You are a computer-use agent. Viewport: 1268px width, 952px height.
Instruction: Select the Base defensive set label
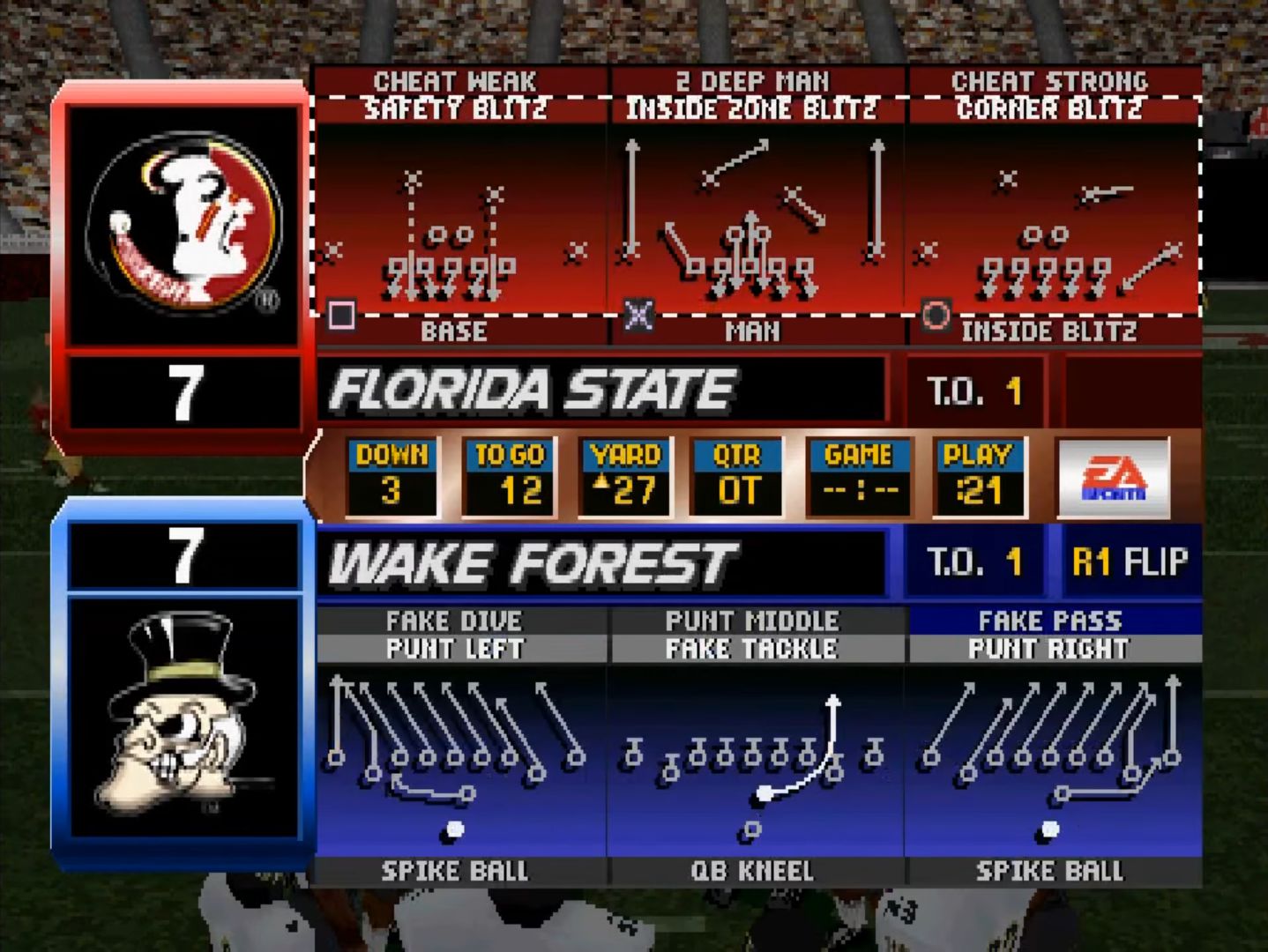[x=454, y=331]
